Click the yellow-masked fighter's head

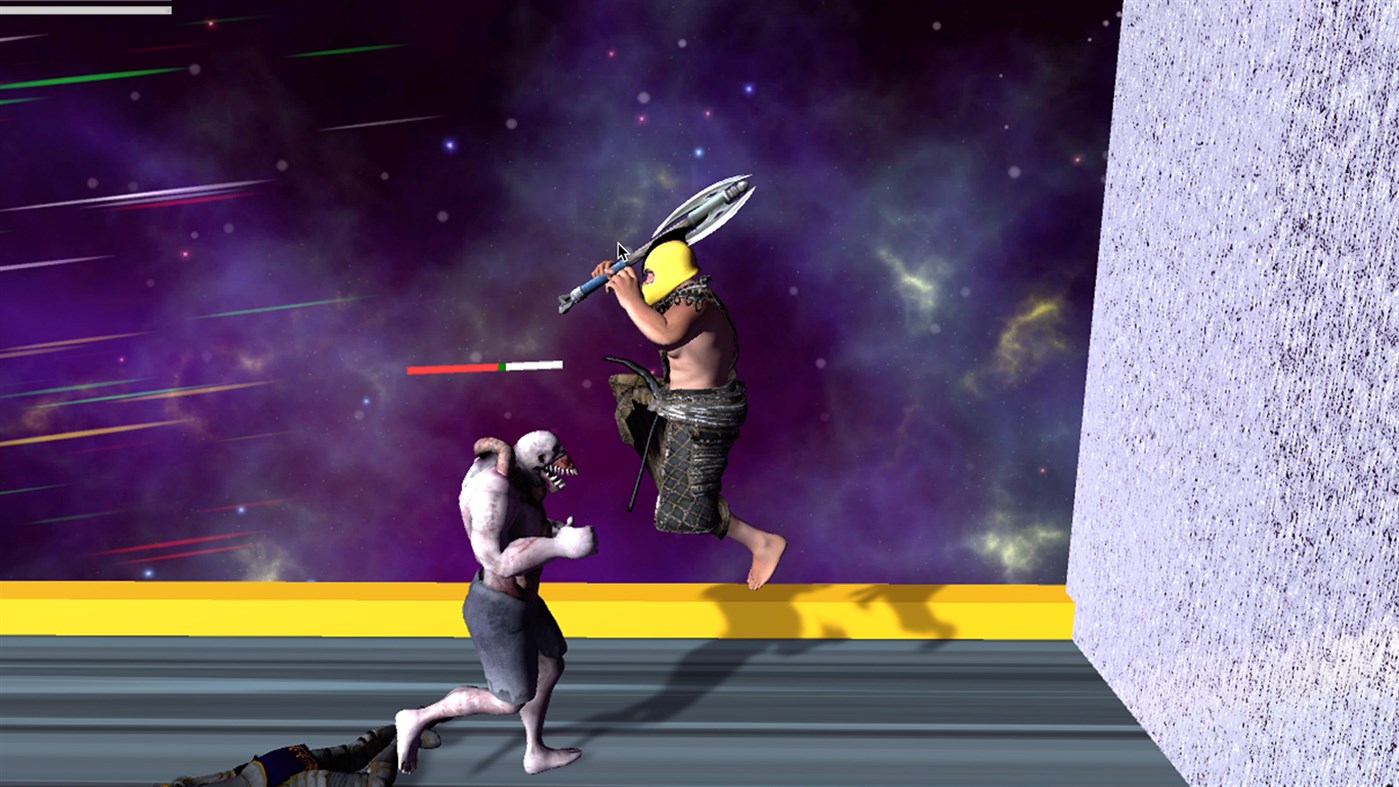(x=668, y=270)
